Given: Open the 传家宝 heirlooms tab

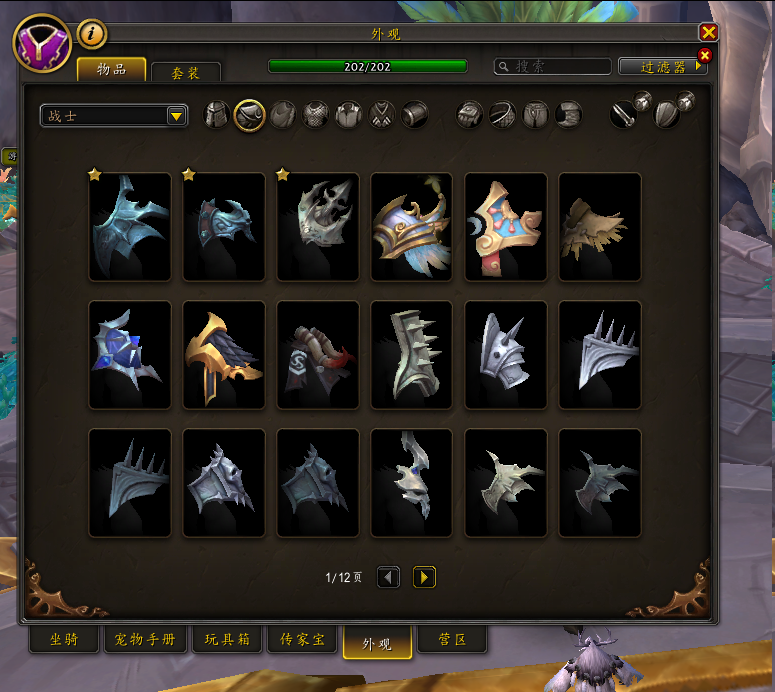Looking at the screenshot, I should tap(301, 640).
